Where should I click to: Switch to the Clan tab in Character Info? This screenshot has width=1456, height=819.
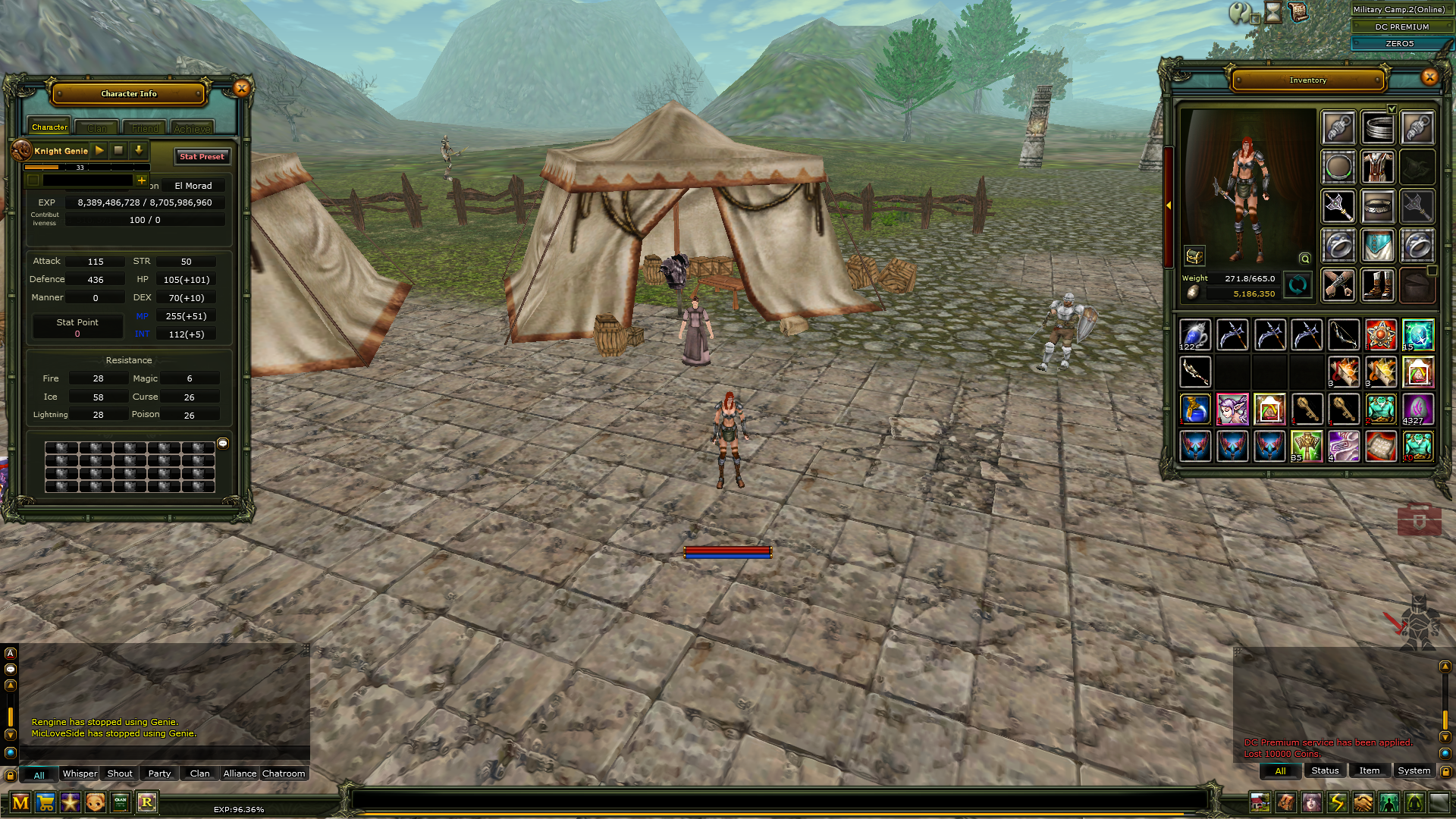point(96,127)
